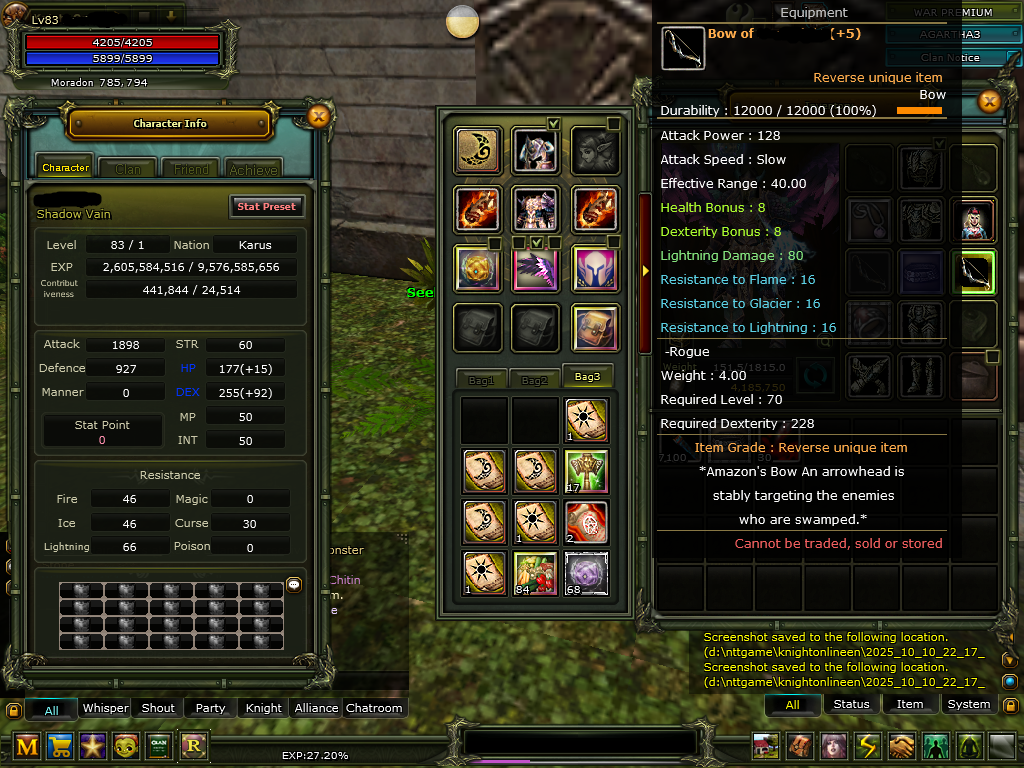1024x768 pixels.
Task: Click the Stat Preset button
Action: point(266,207)
